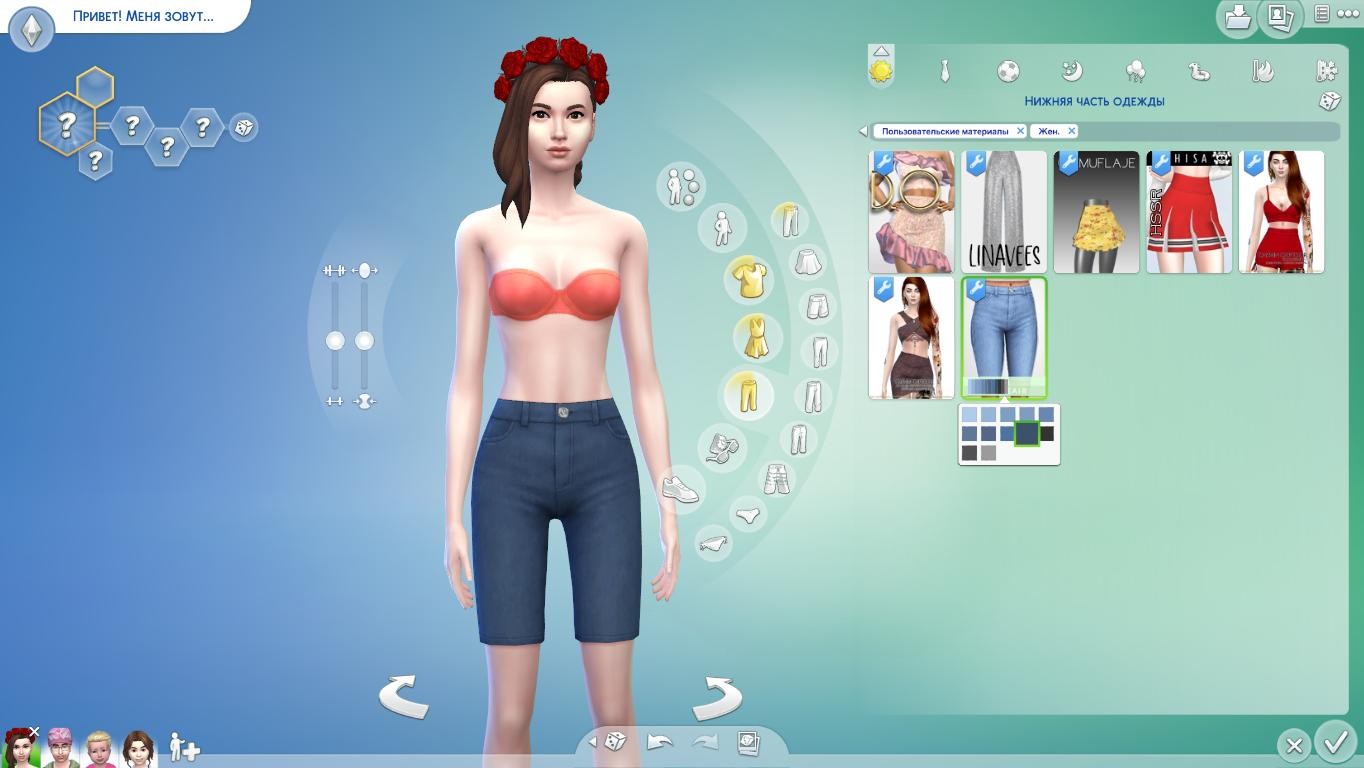Confirm the Sim with the checkmark button

click(1335, 743)
